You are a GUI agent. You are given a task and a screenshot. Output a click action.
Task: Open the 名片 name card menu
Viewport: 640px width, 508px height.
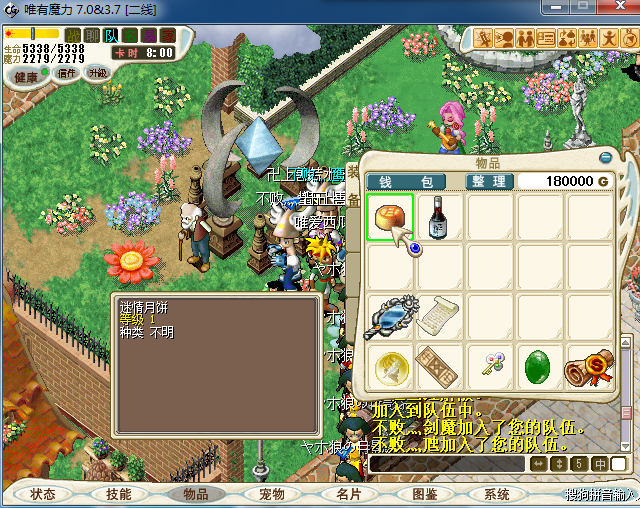[348, 494]
